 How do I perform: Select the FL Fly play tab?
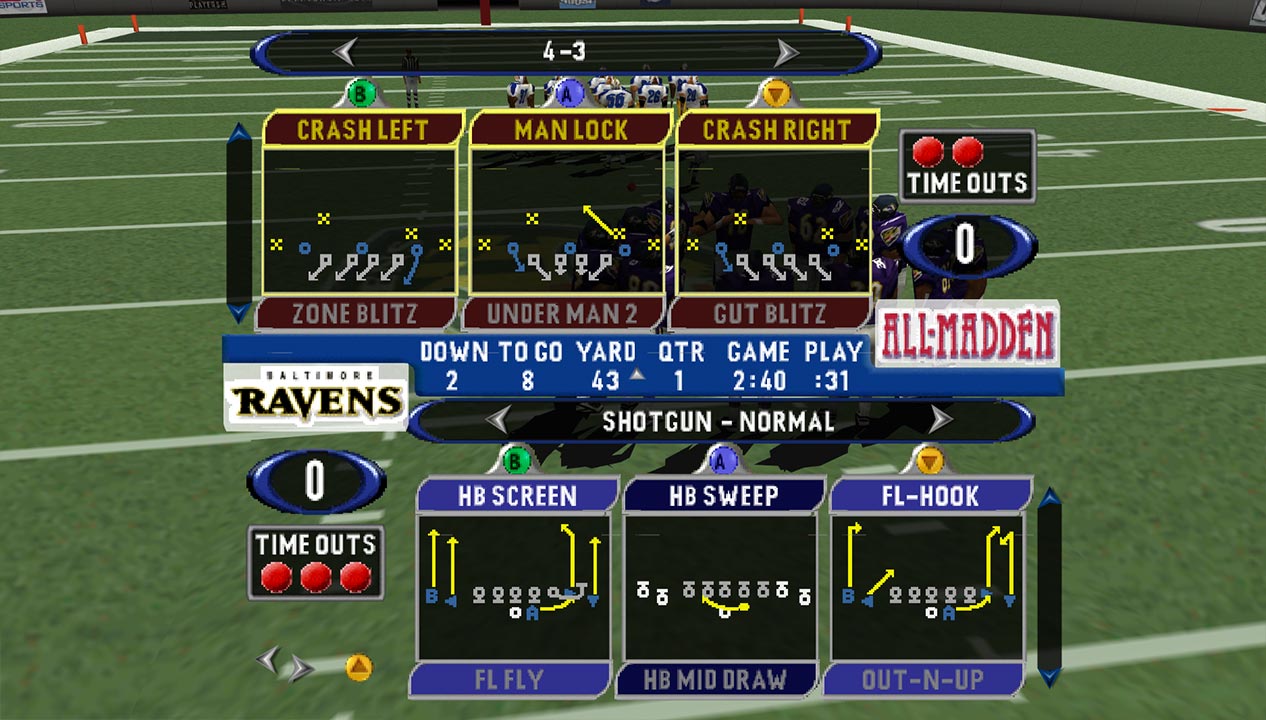[x=510, y=680]
